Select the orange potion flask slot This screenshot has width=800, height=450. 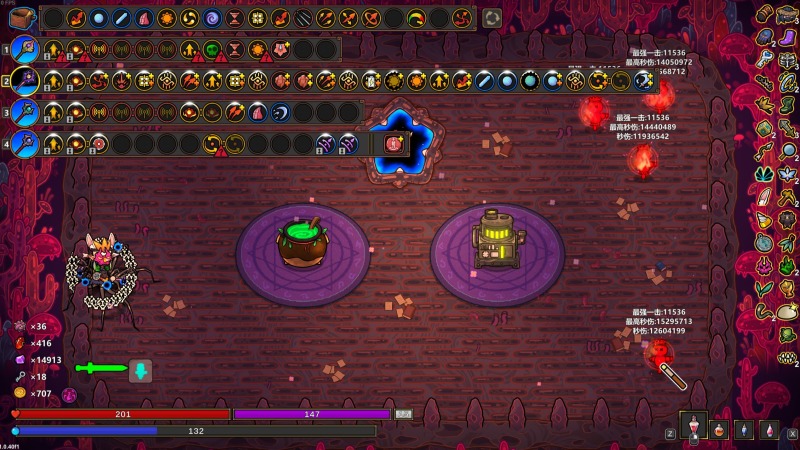(x=719, y=429)
